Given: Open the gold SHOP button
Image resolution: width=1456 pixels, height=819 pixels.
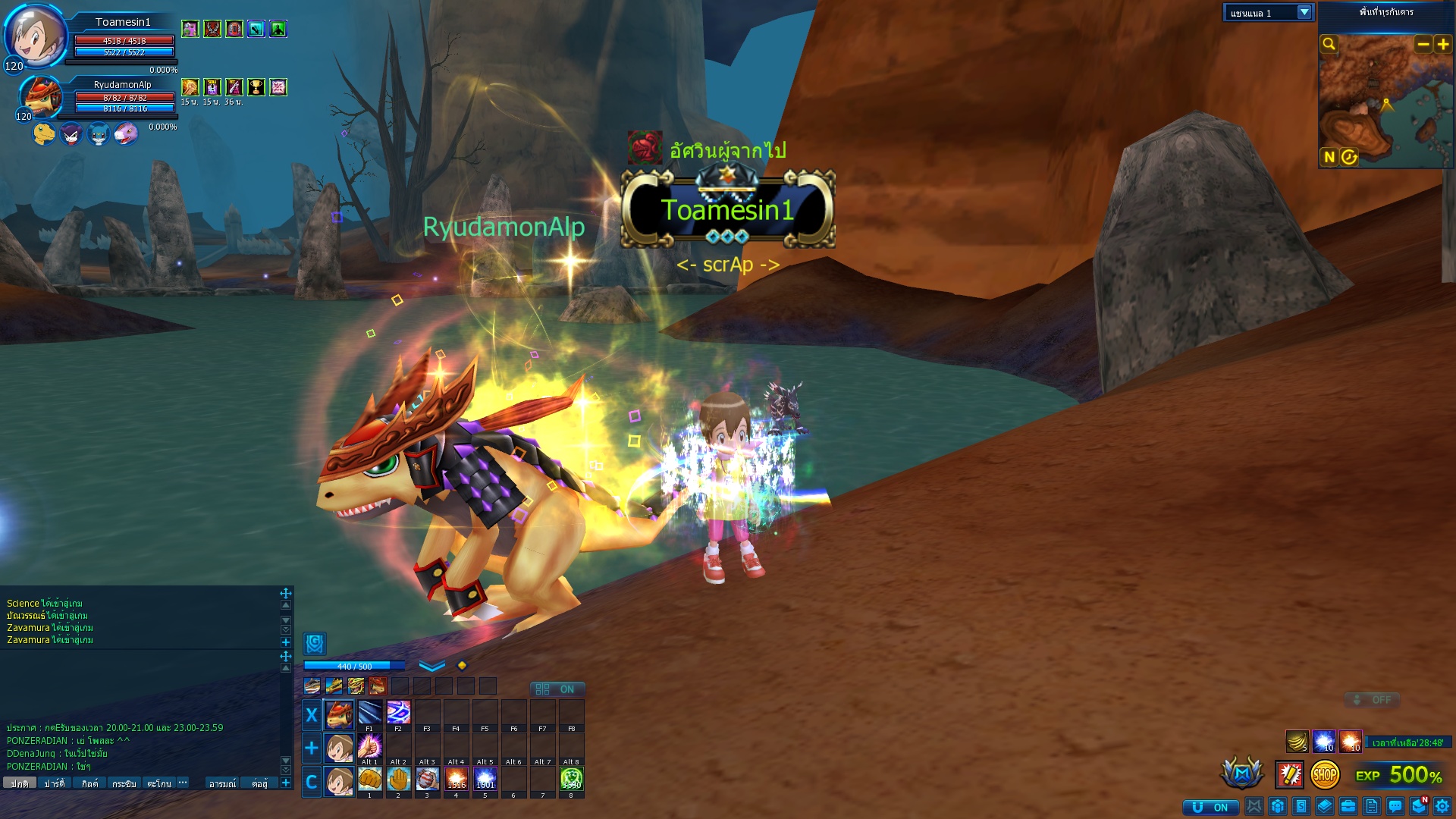Looking at the screenshot, I should click(x=1325, y=774).
